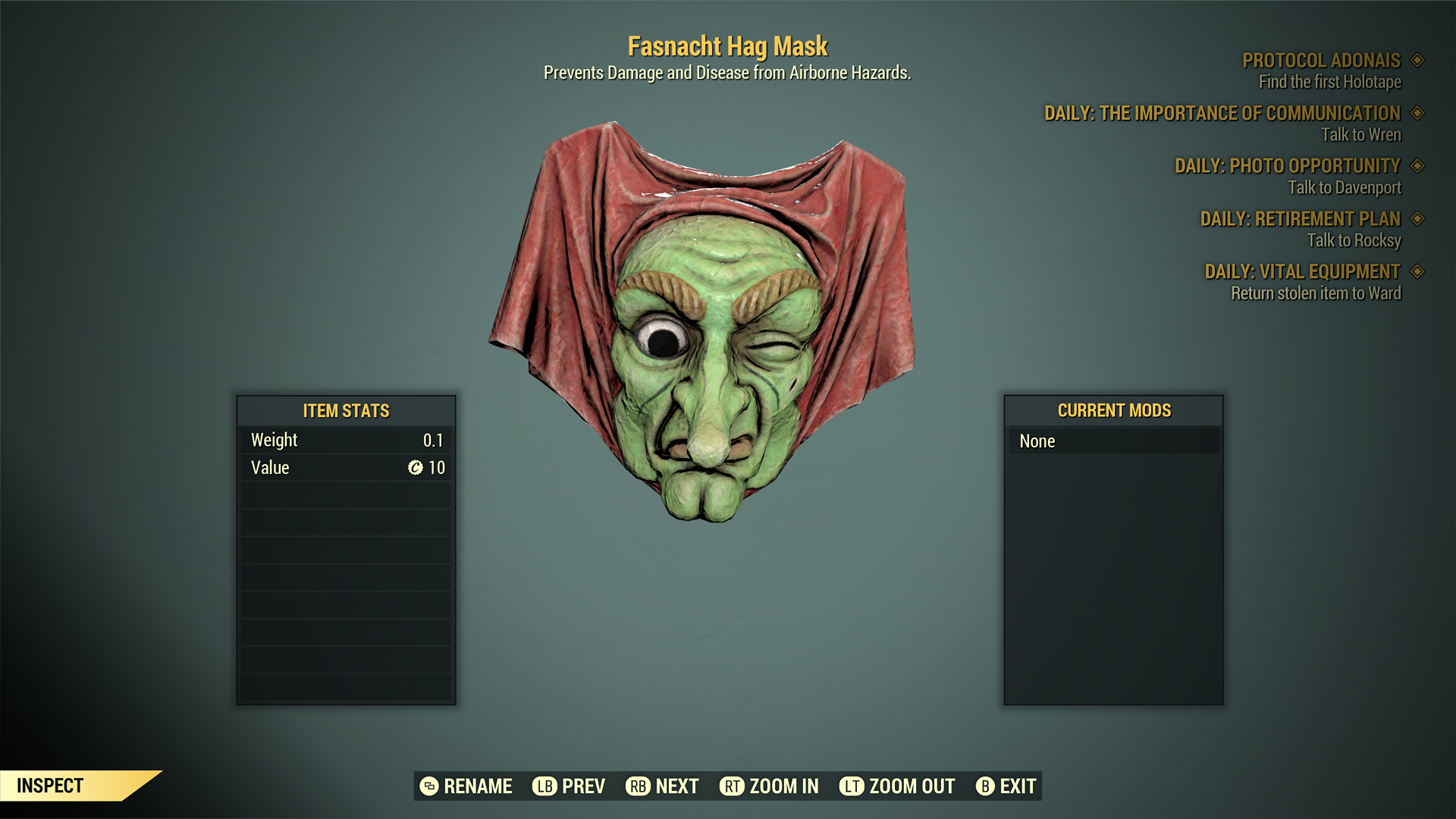Click the Rename item option

click(479, 786)
